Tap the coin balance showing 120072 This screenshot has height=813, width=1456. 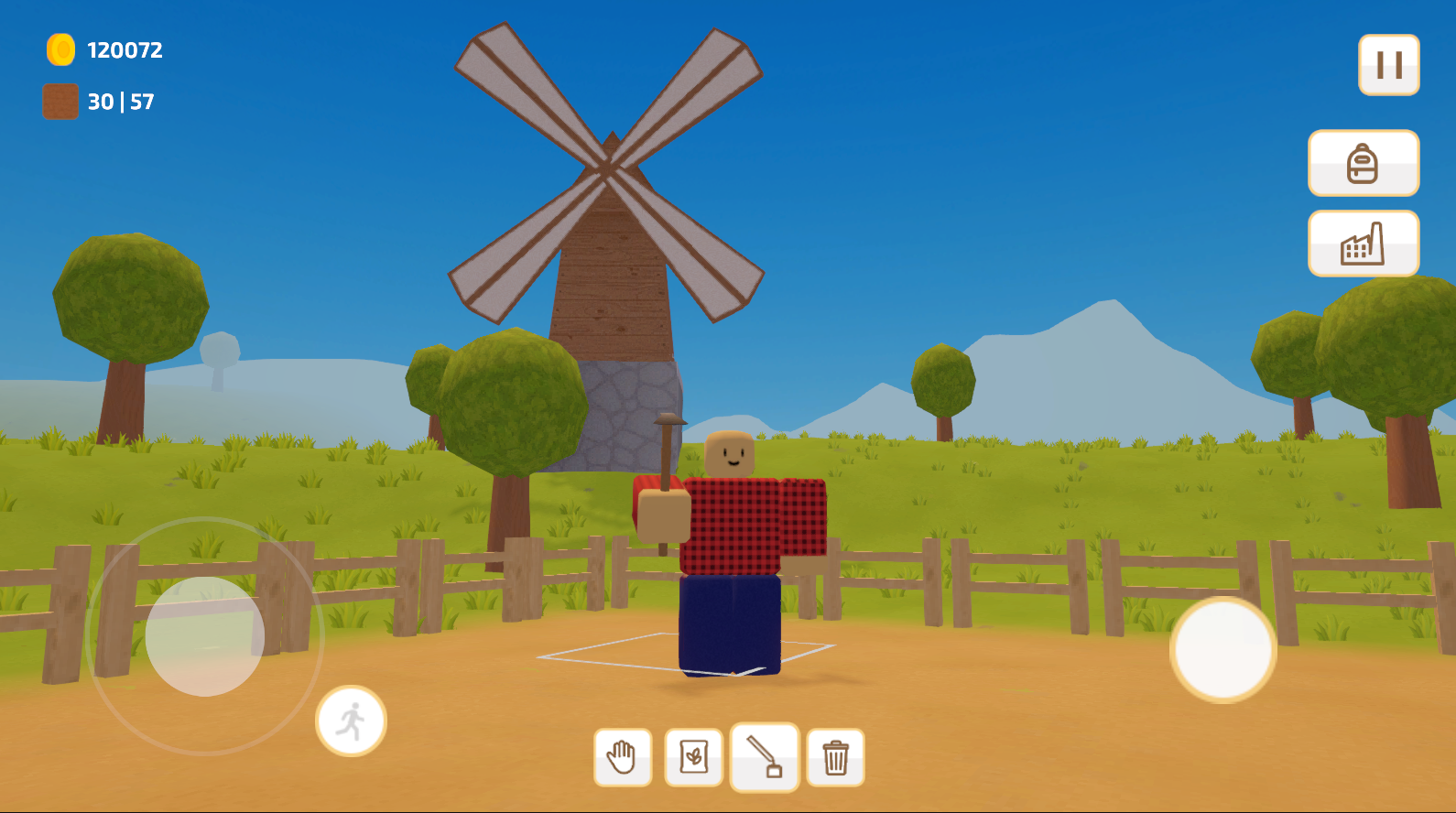[x=123, y=50]
